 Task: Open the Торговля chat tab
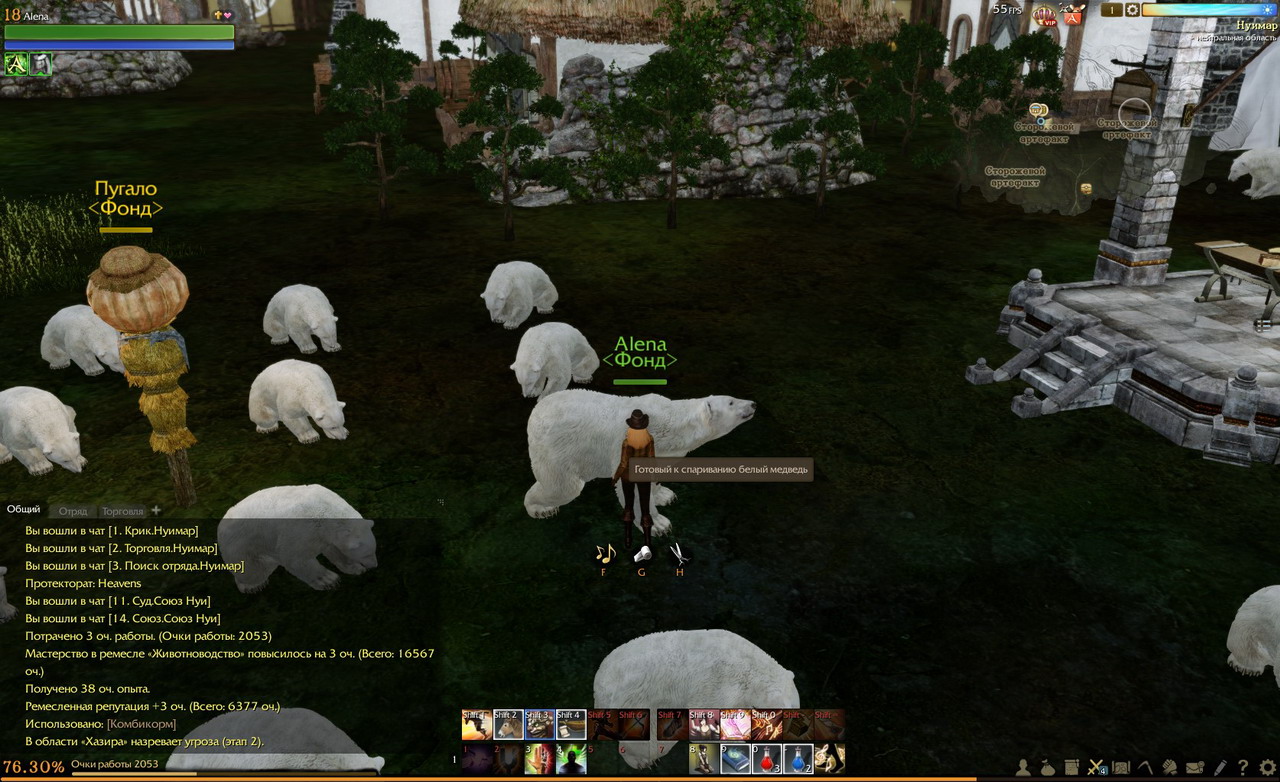pos(123,511)
